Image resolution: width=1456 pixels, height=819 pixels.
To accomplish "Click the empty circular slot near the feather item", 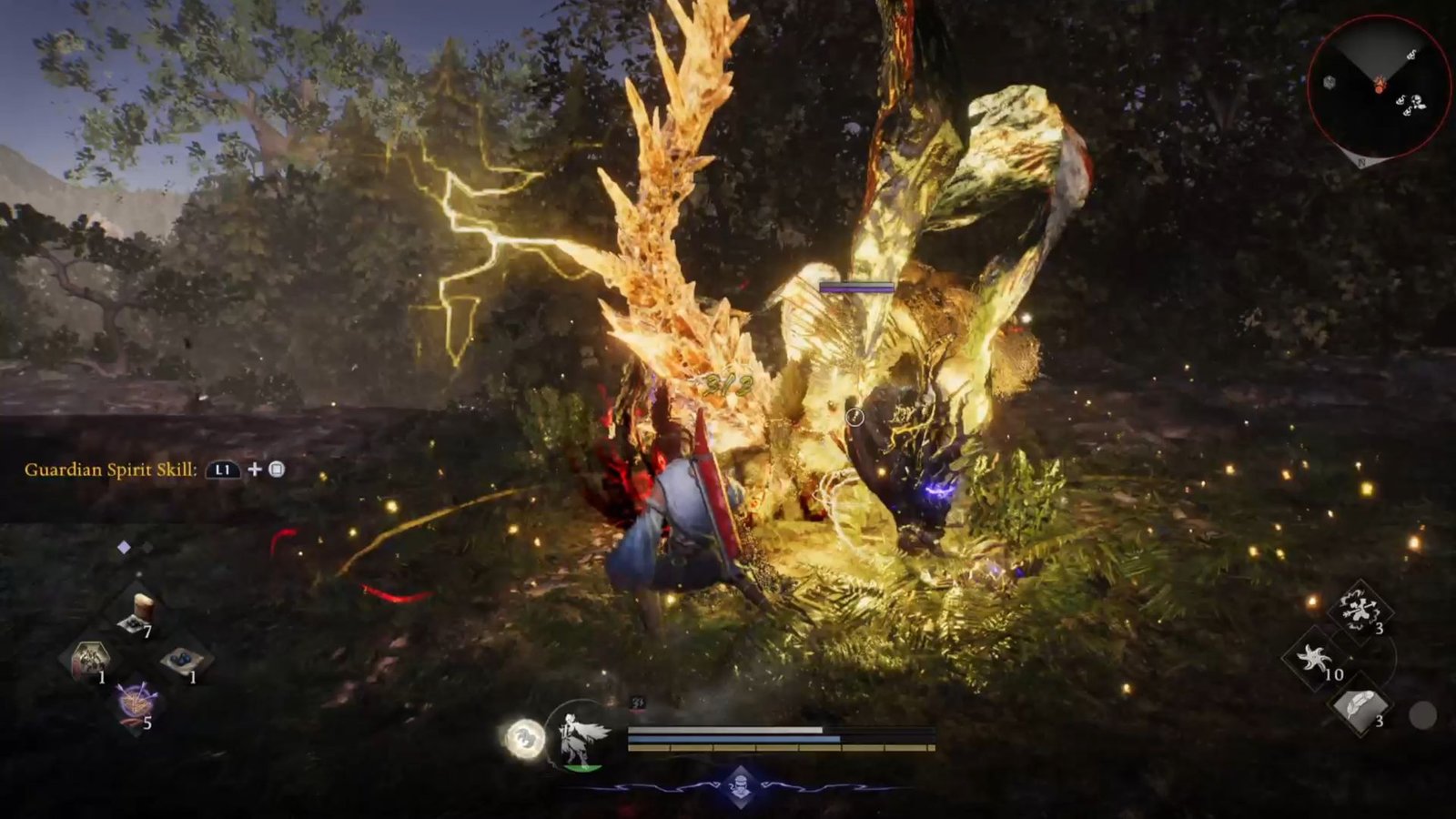I will click(1423, 714).
